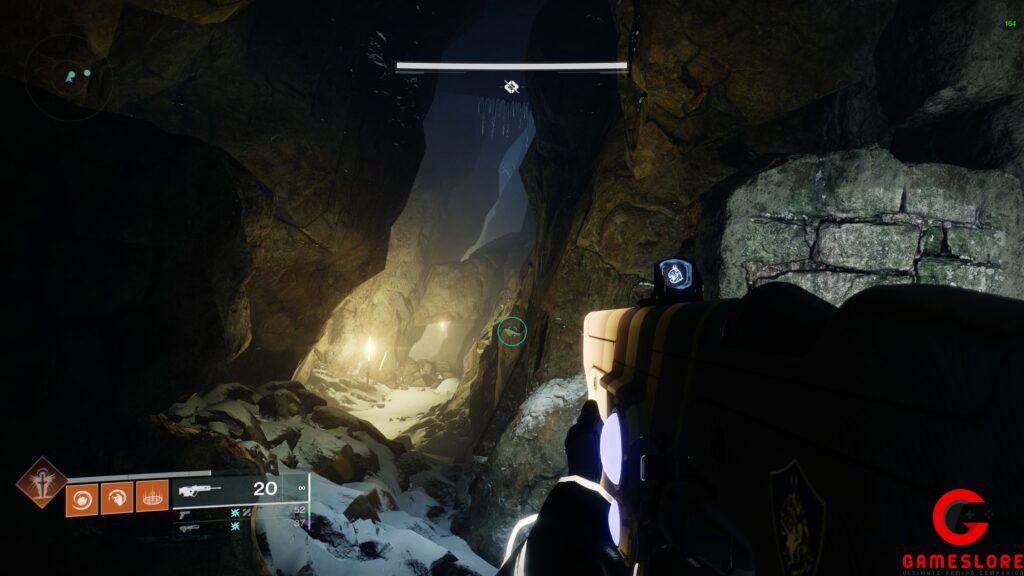Click the circular radar in the corner
1024x576 pixels.
[67, 76]
